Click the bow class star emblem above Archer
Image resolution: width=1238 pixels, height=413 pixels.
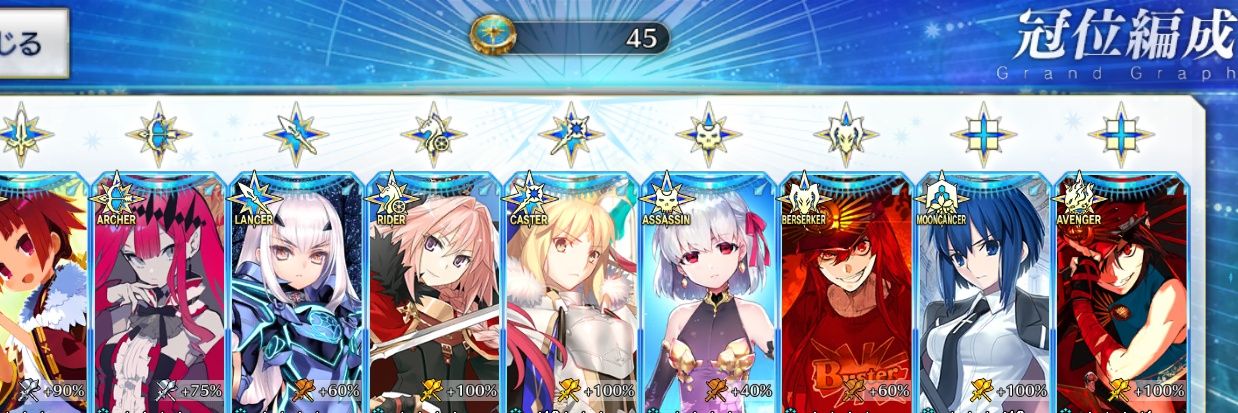click(x=158, y=134)
